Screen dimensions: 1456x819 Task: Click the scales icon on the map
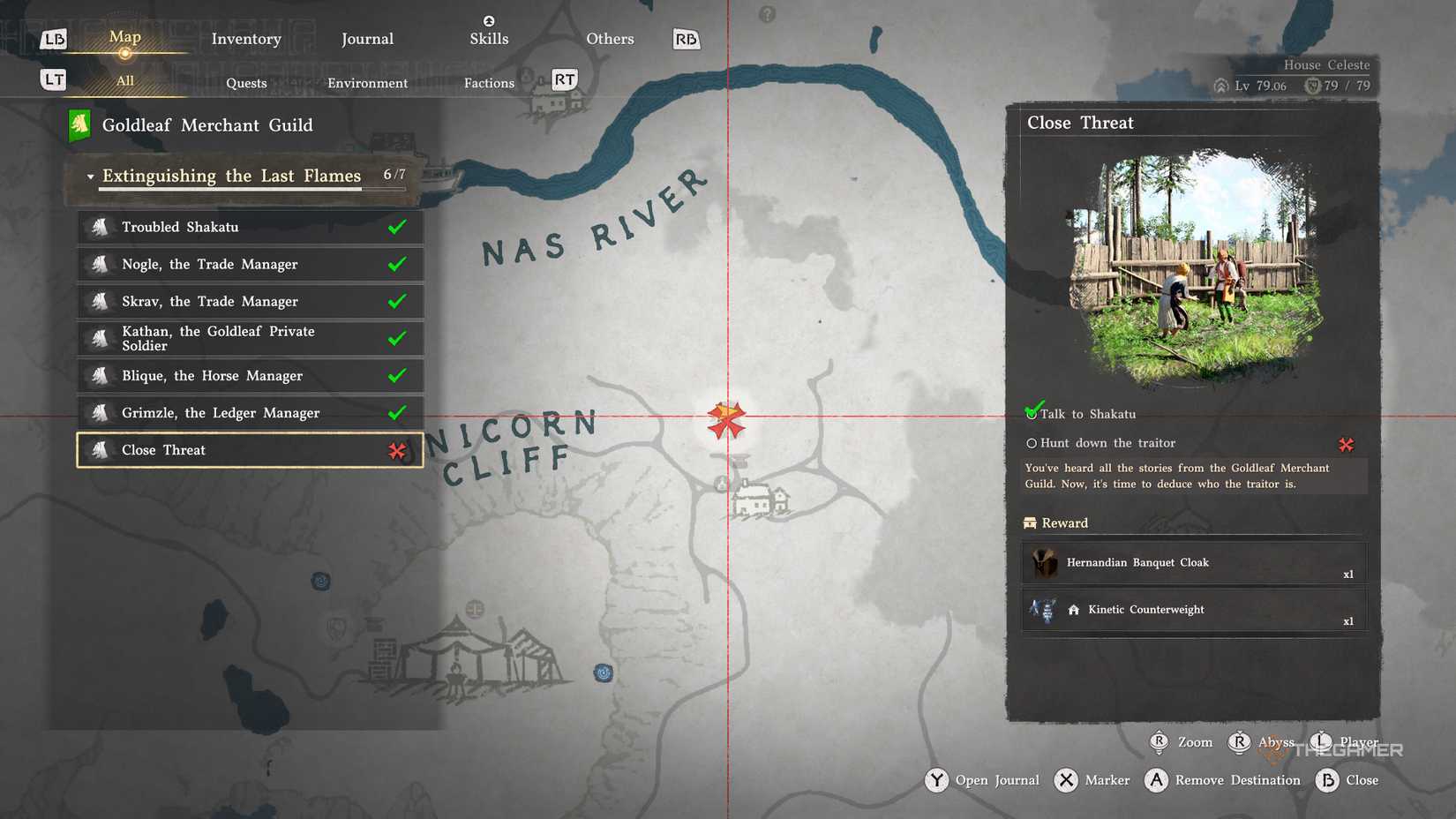(474, 607)
